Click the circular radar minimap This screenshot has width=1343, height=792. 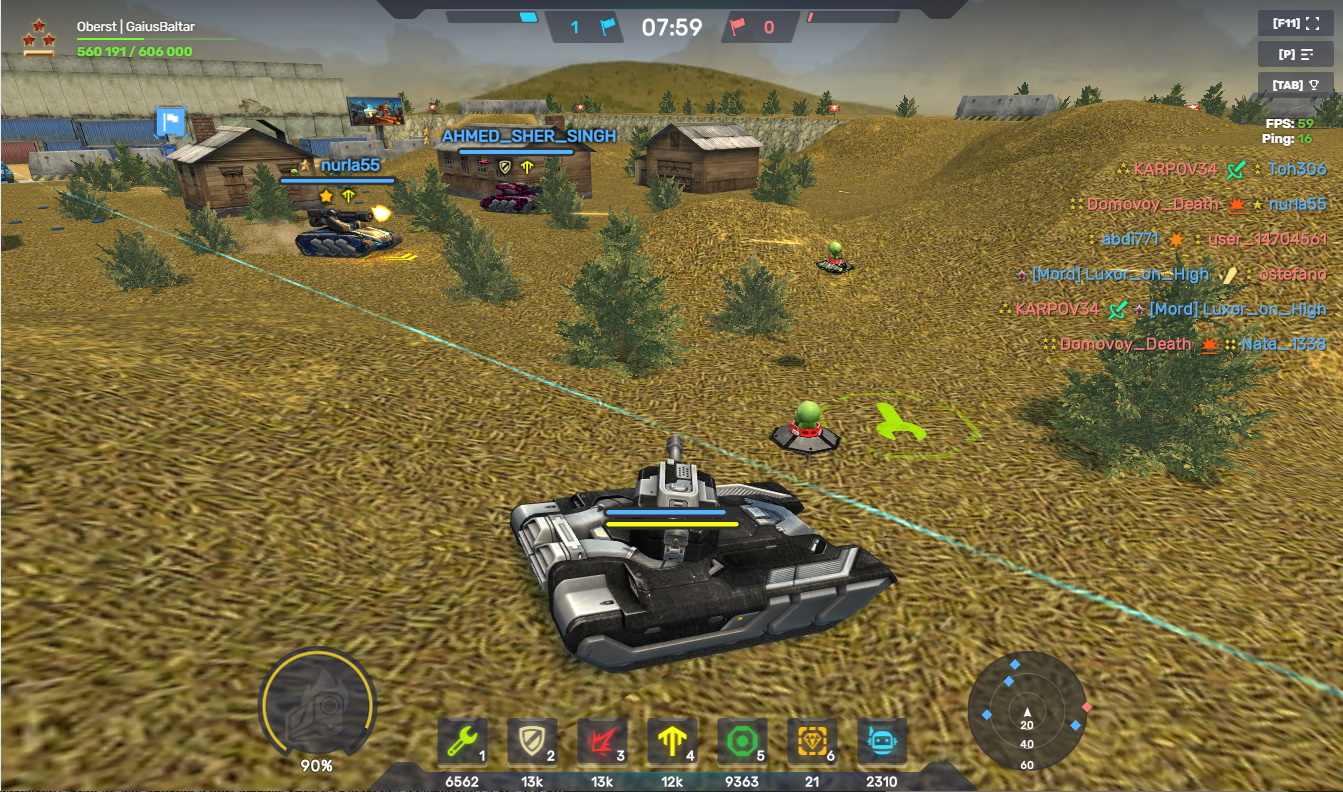coord(1027,712)
